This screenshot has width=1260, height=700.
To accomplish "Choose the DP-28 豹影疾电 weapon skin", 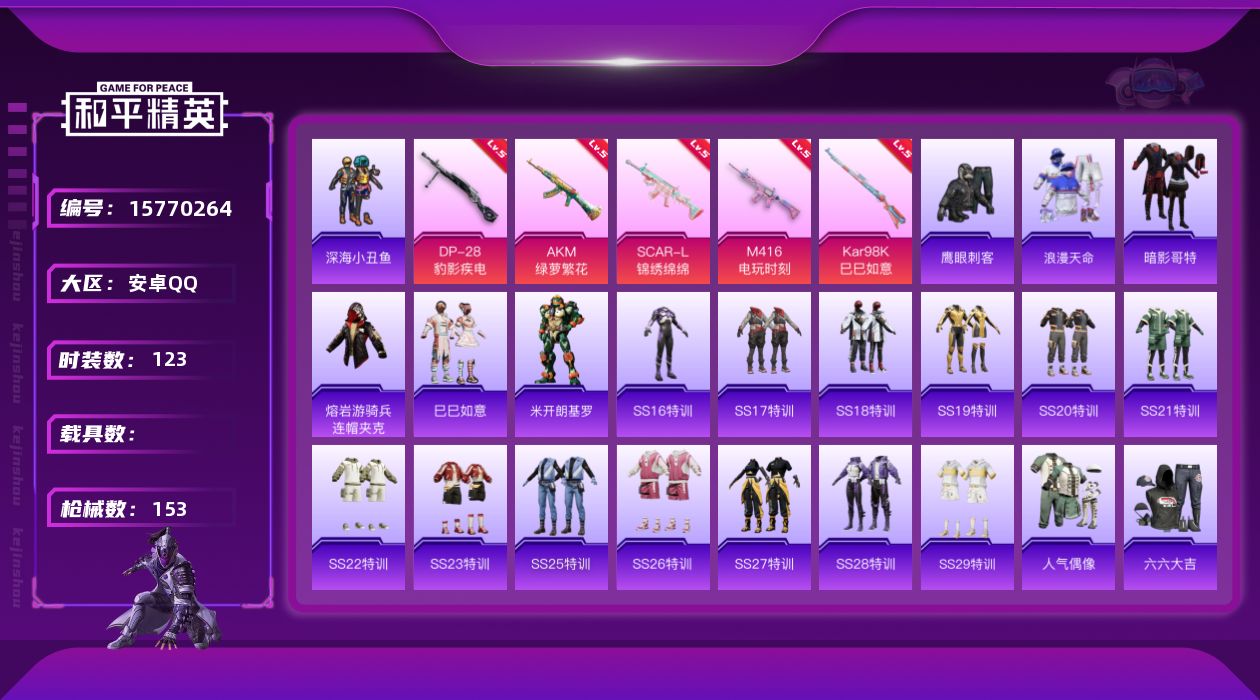I will pos(460,211).
